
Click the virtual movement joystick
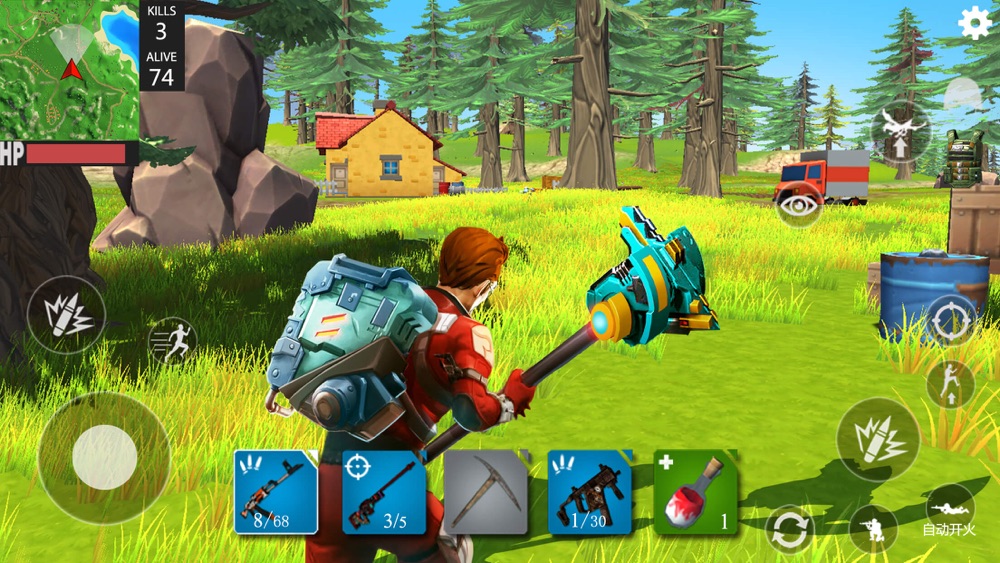[104, 457]
